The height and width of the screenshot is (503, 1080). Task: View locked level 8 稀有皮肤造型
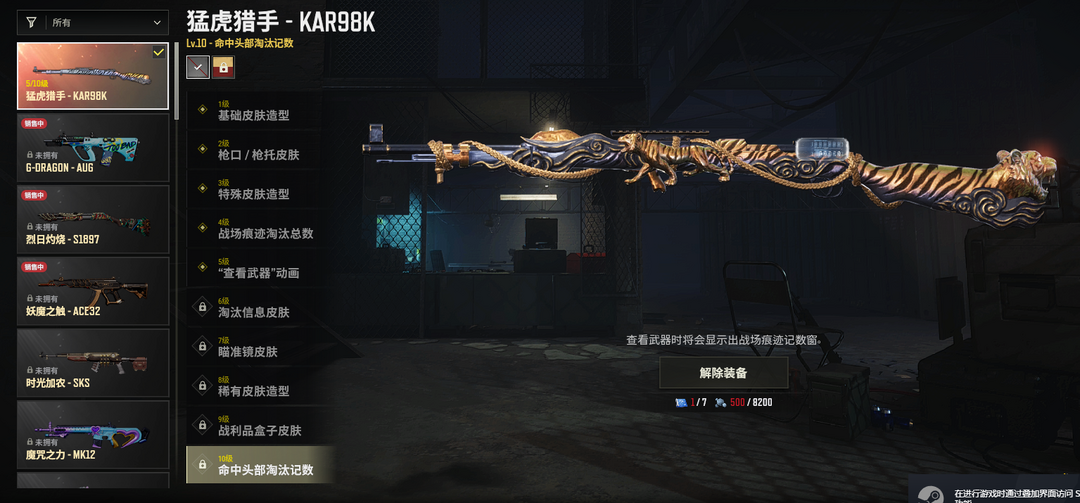(x=255, y=386)
